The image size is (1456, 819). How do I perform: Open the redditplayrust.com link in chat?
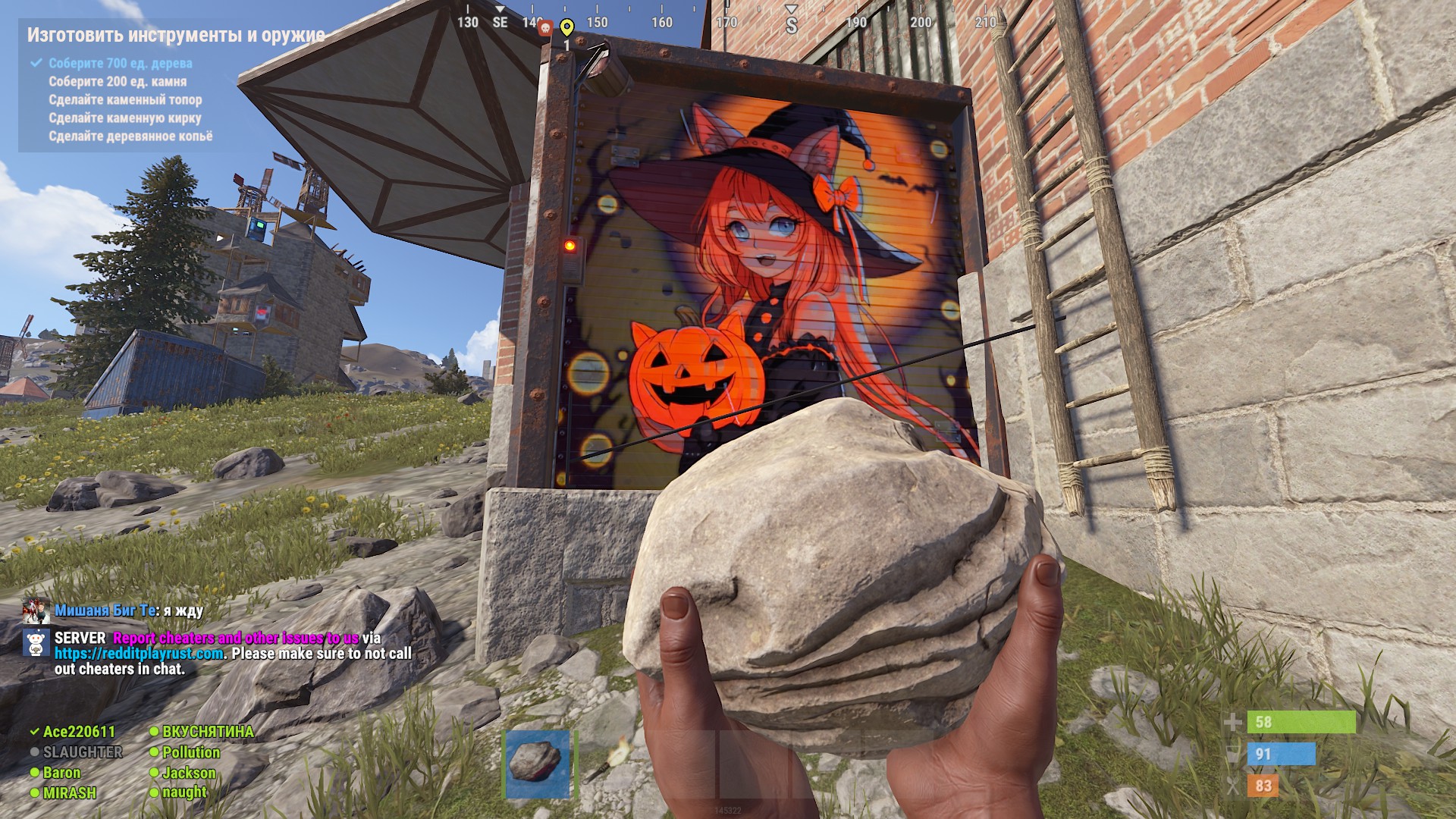139,654
